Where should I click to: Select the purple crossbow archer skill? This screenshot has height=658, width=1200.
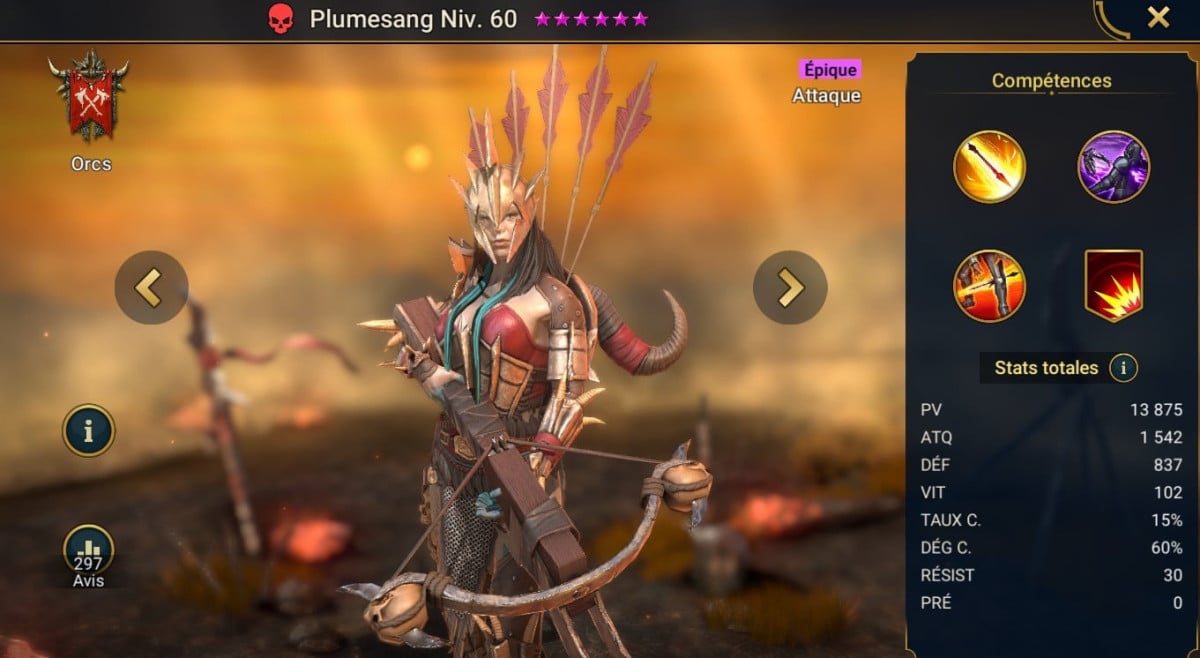click(1113, 167)
